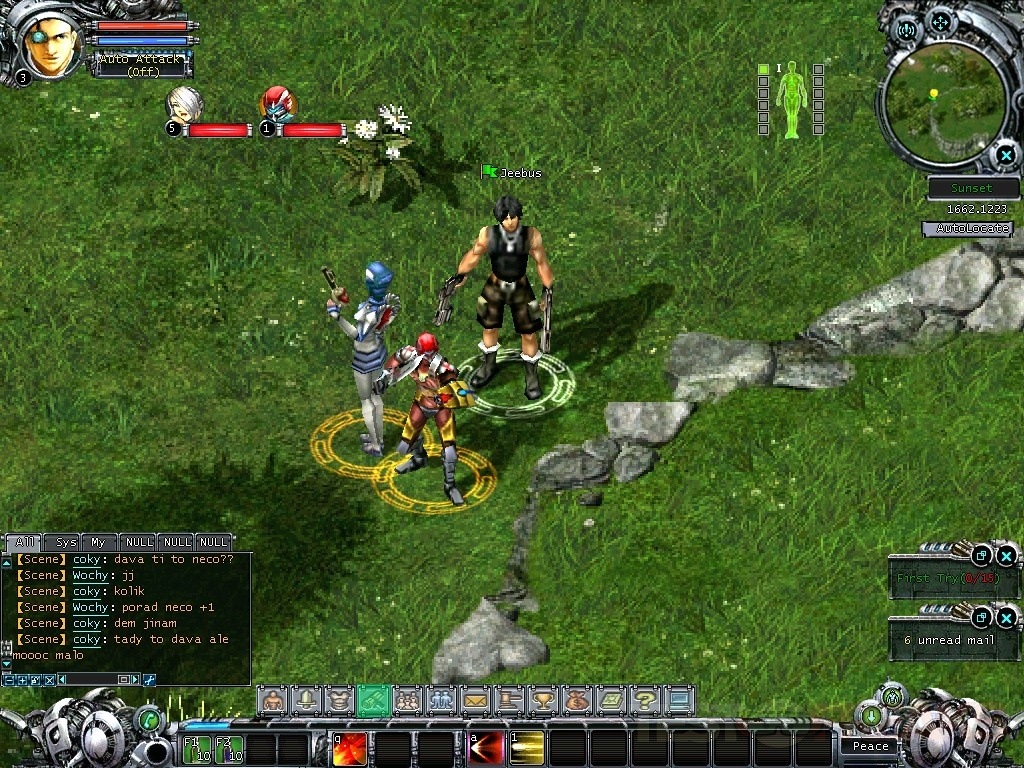
Task: Open the help question mark icon
Action: click(x=645, y=700)
